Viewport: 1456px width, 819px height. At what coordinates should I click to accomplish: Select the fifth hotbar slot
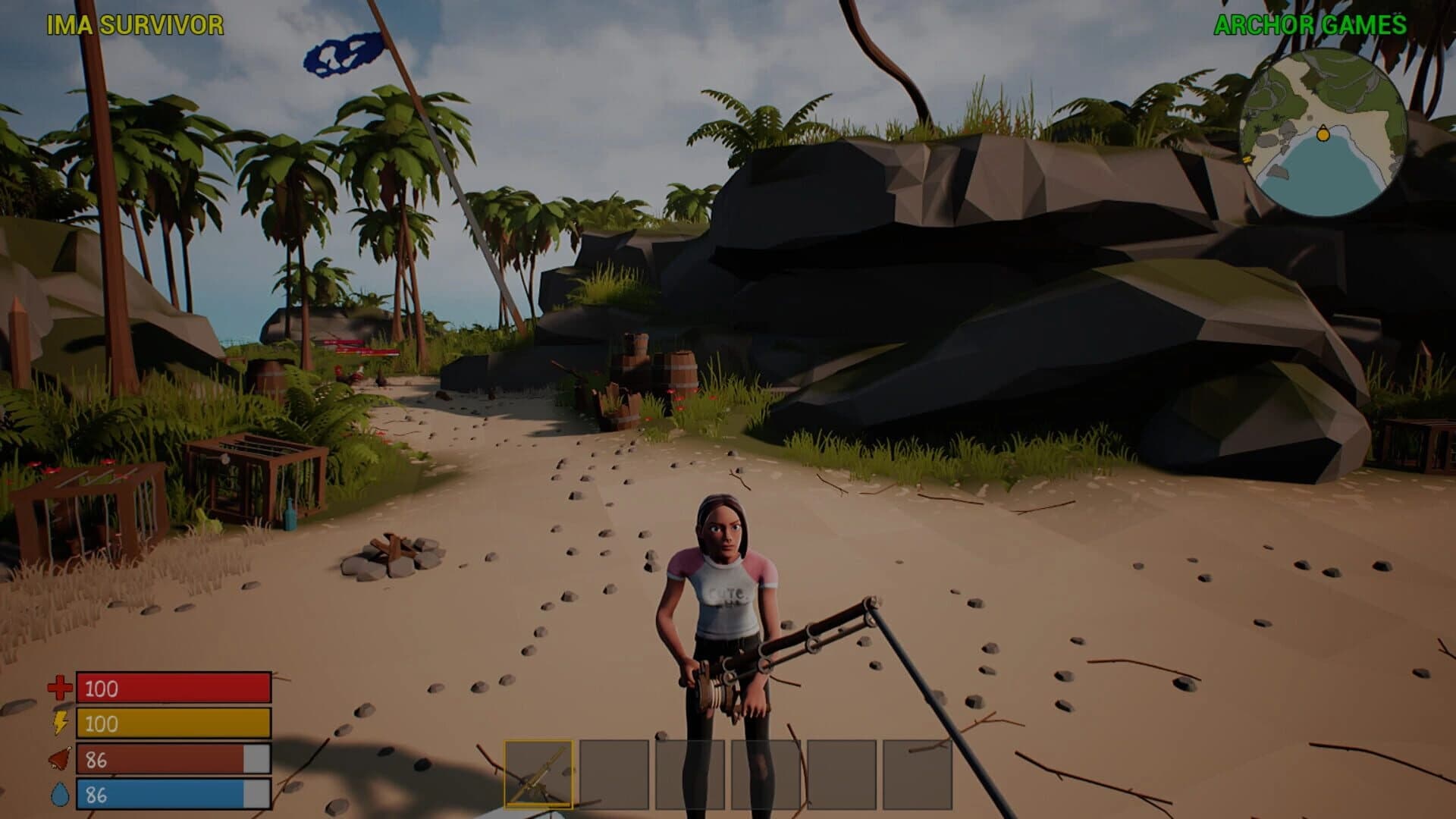coord(842,773)
